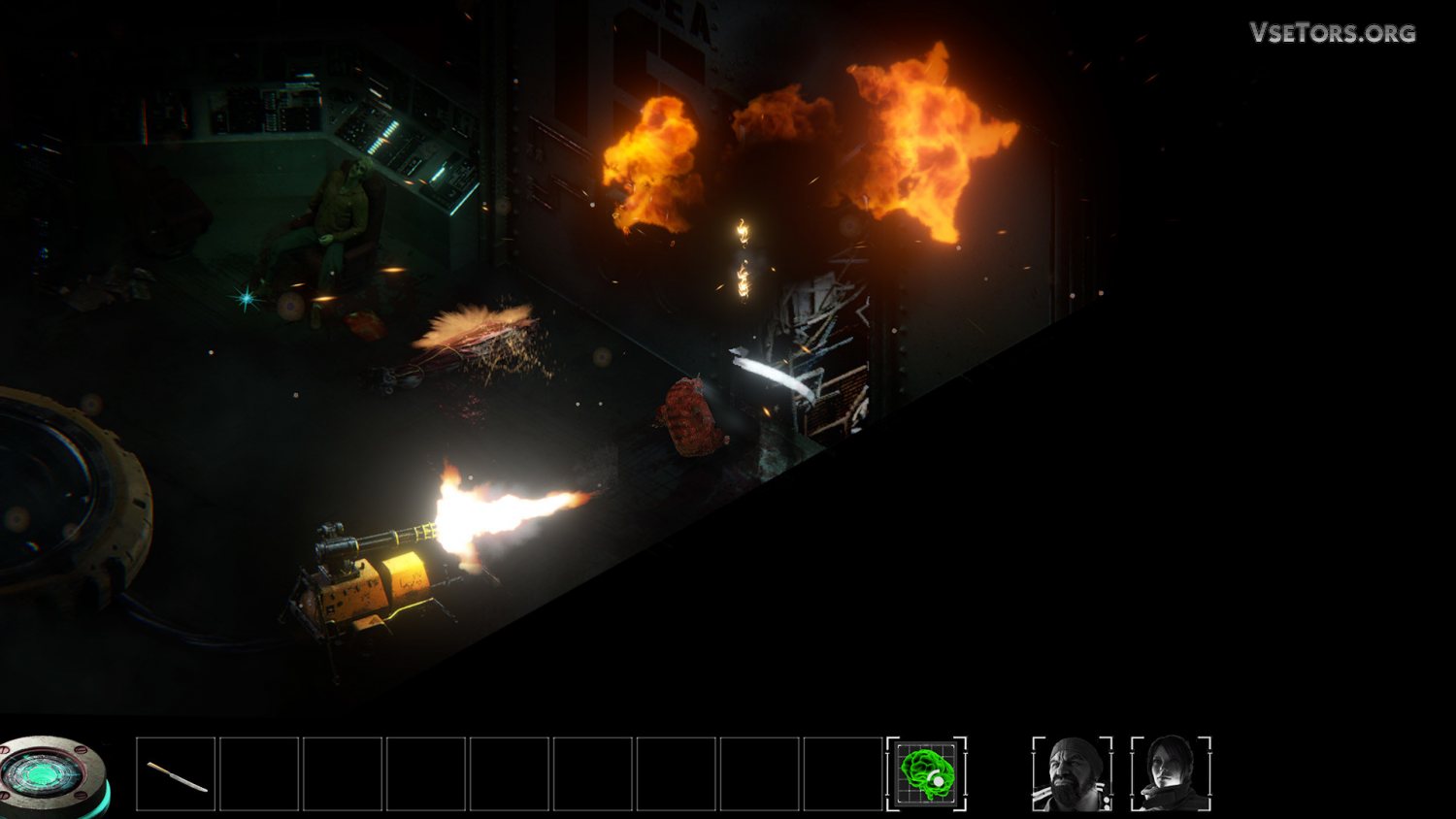Image resolution: width=1456 pixels, height=819 pixels.
Task: Activate the green brain icon
Action: (926, 773)
